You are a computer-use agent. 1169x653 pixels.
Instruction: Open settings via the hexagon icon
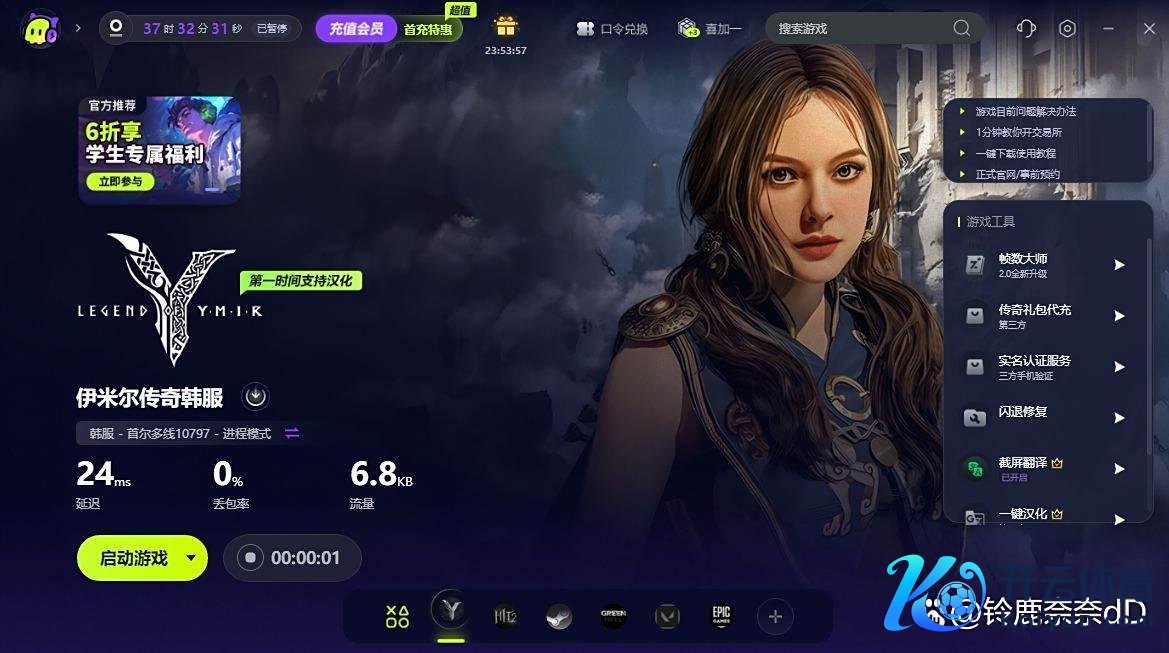1067,28
